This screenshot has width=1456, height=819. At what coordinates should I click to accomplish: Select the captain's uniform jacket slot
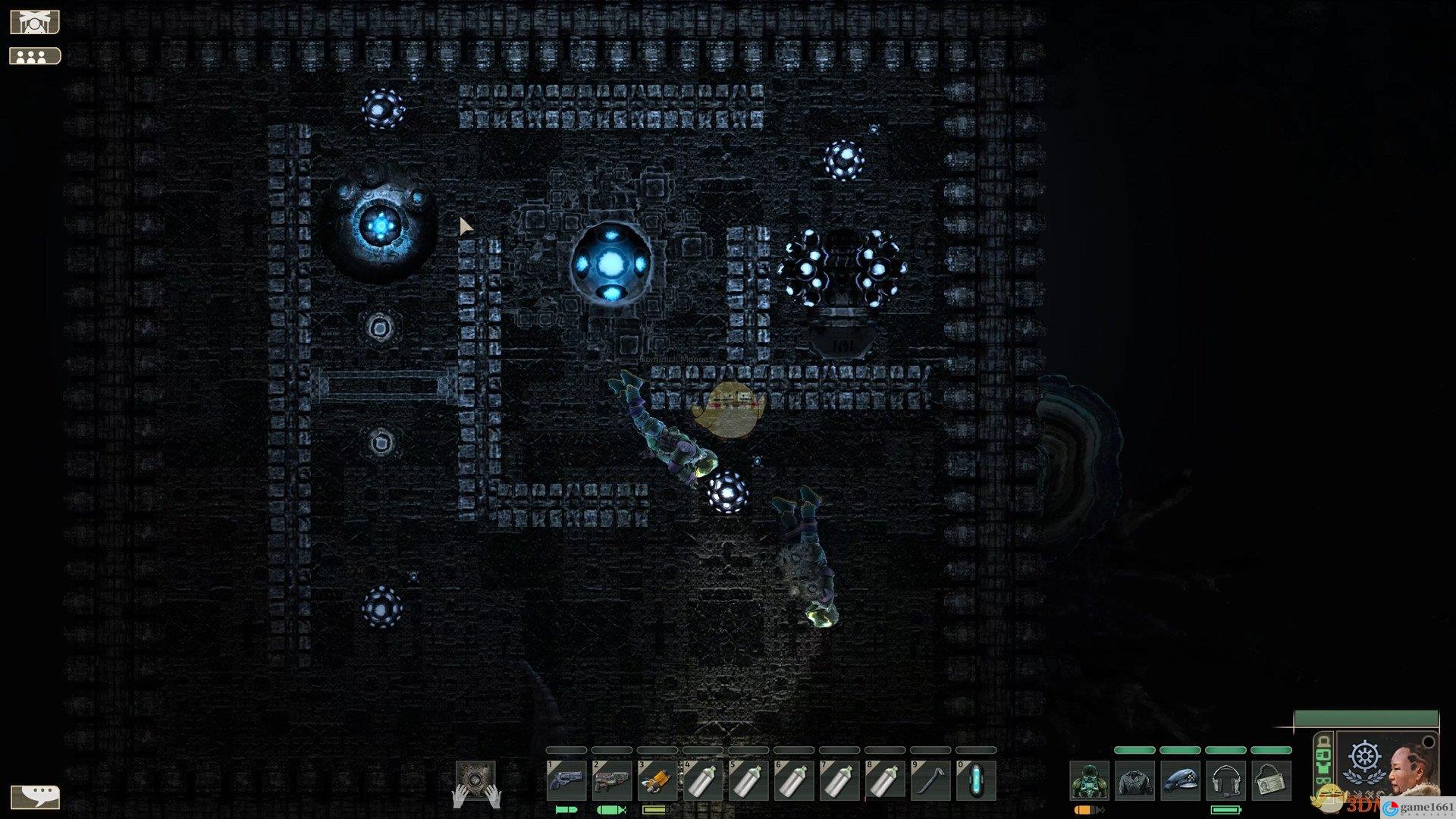tap(1134, 781)
